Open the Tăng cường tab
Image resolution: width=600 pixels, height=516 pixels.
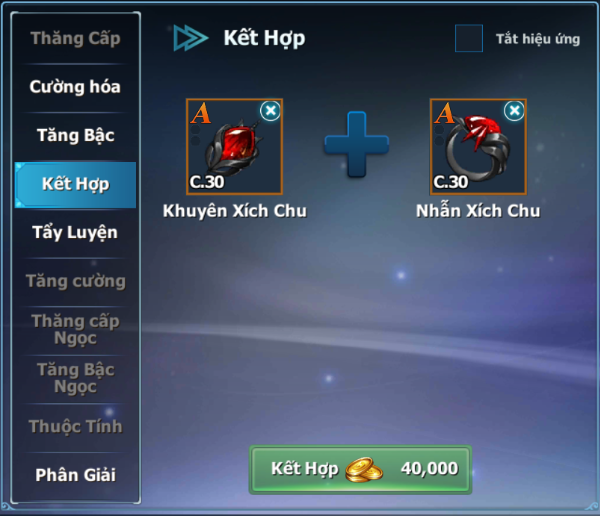coord(75,281)
